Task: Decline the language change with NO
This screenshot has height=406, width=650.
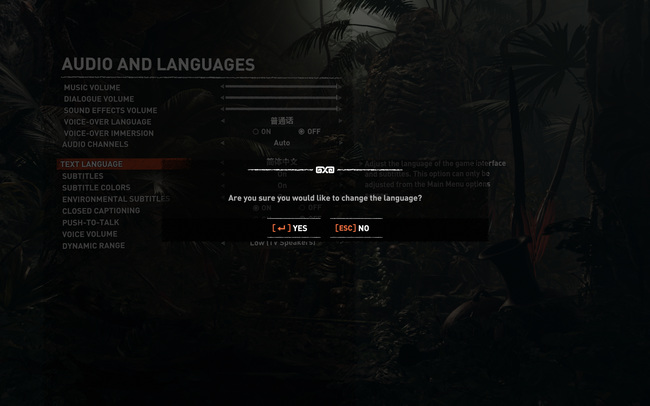Action: (353, 228)
